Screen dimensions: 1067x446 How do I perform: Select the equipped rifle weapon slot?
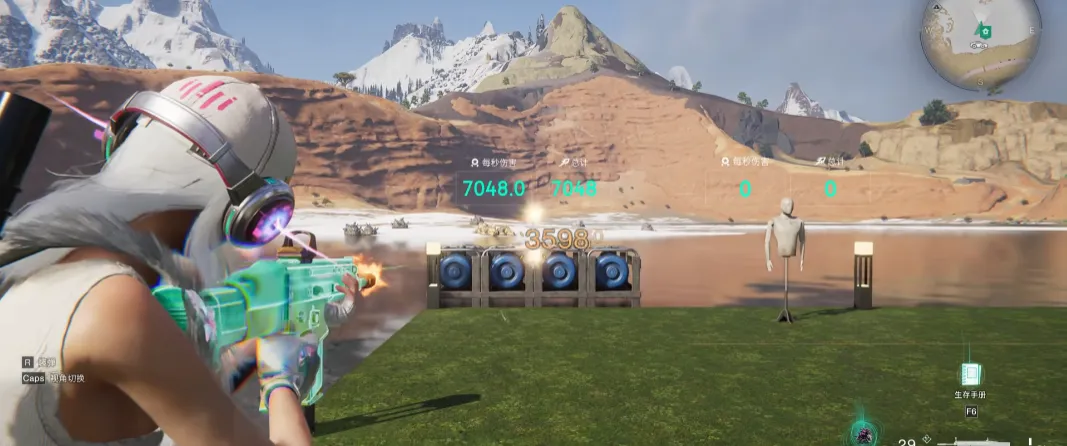(x=990, y=440)
